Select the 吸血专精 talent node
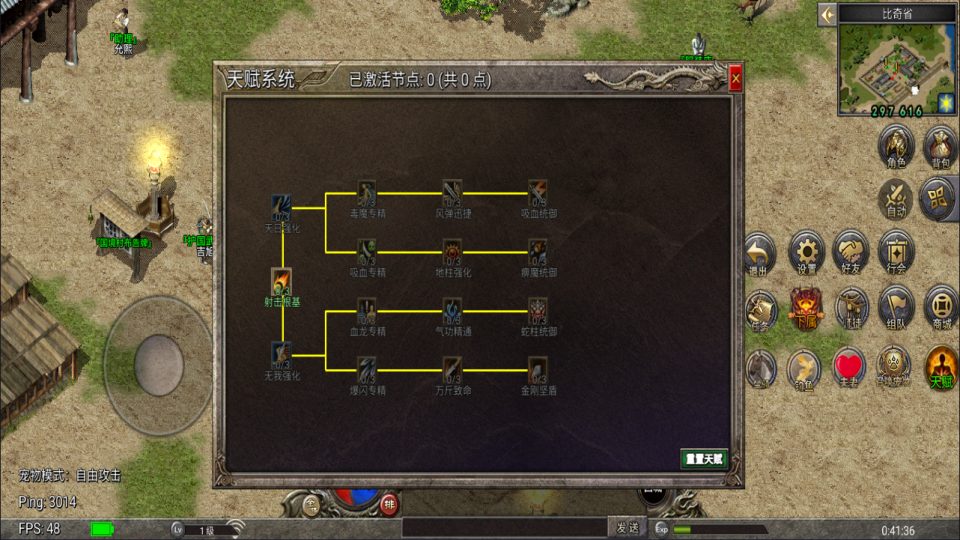This screenshot has width=960, height=540. pyautogui.click(x=368, y=252)
